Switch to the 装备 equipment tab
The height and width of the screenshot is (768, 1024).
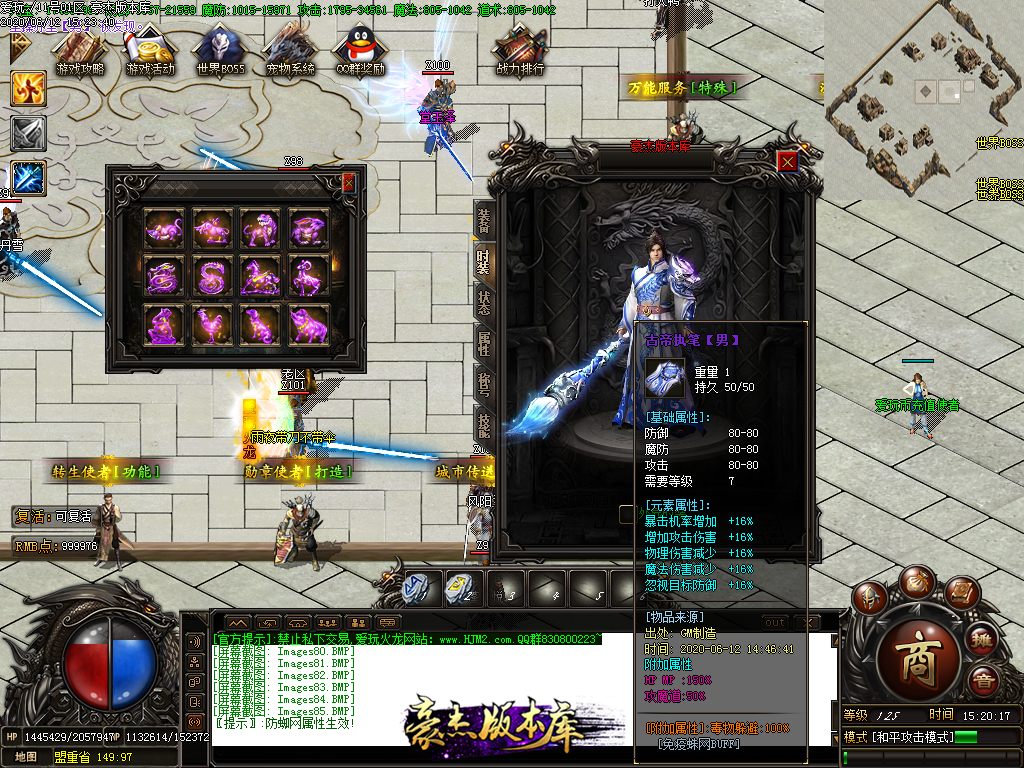tap(483, 217)
